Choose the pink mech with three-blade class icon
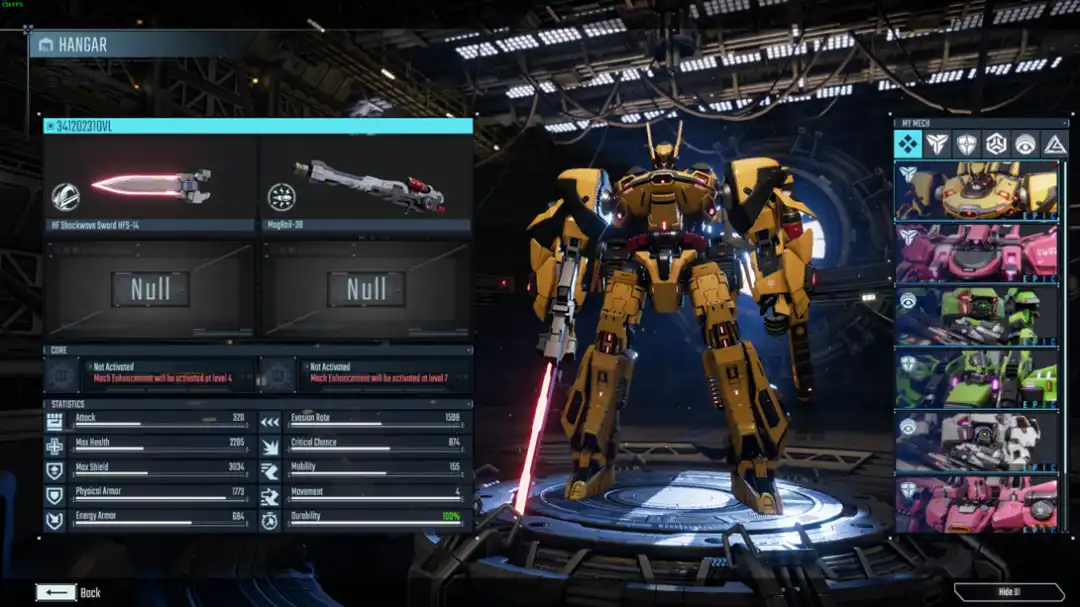Screen dimensions: 1080x607 coord(976,253)
